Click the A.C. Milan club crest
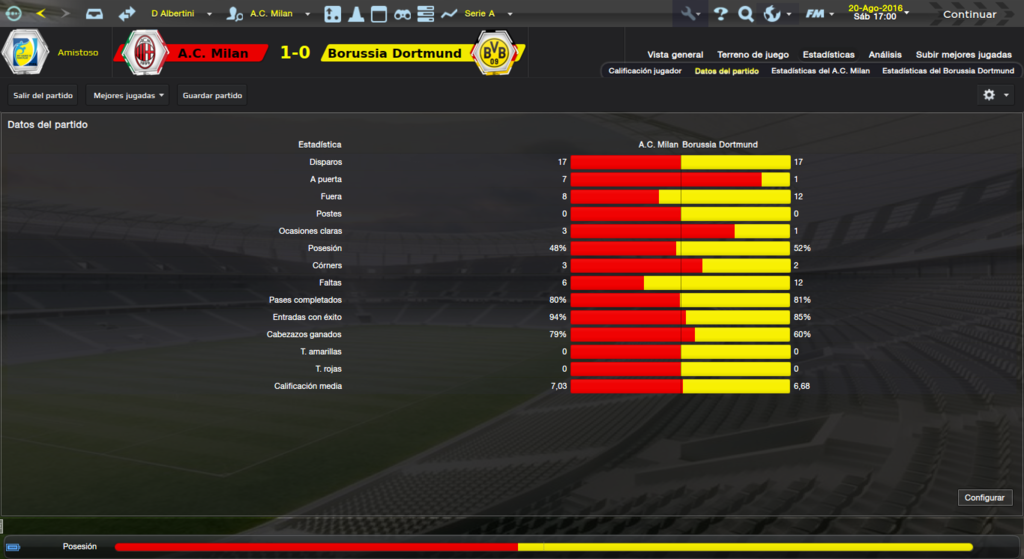 coord(145,53)
